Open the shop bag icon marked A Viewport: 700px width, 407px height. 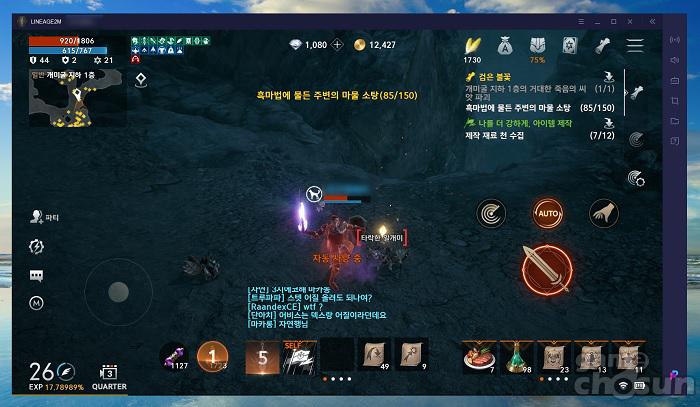pyautogui.click(x=506, y=45)
